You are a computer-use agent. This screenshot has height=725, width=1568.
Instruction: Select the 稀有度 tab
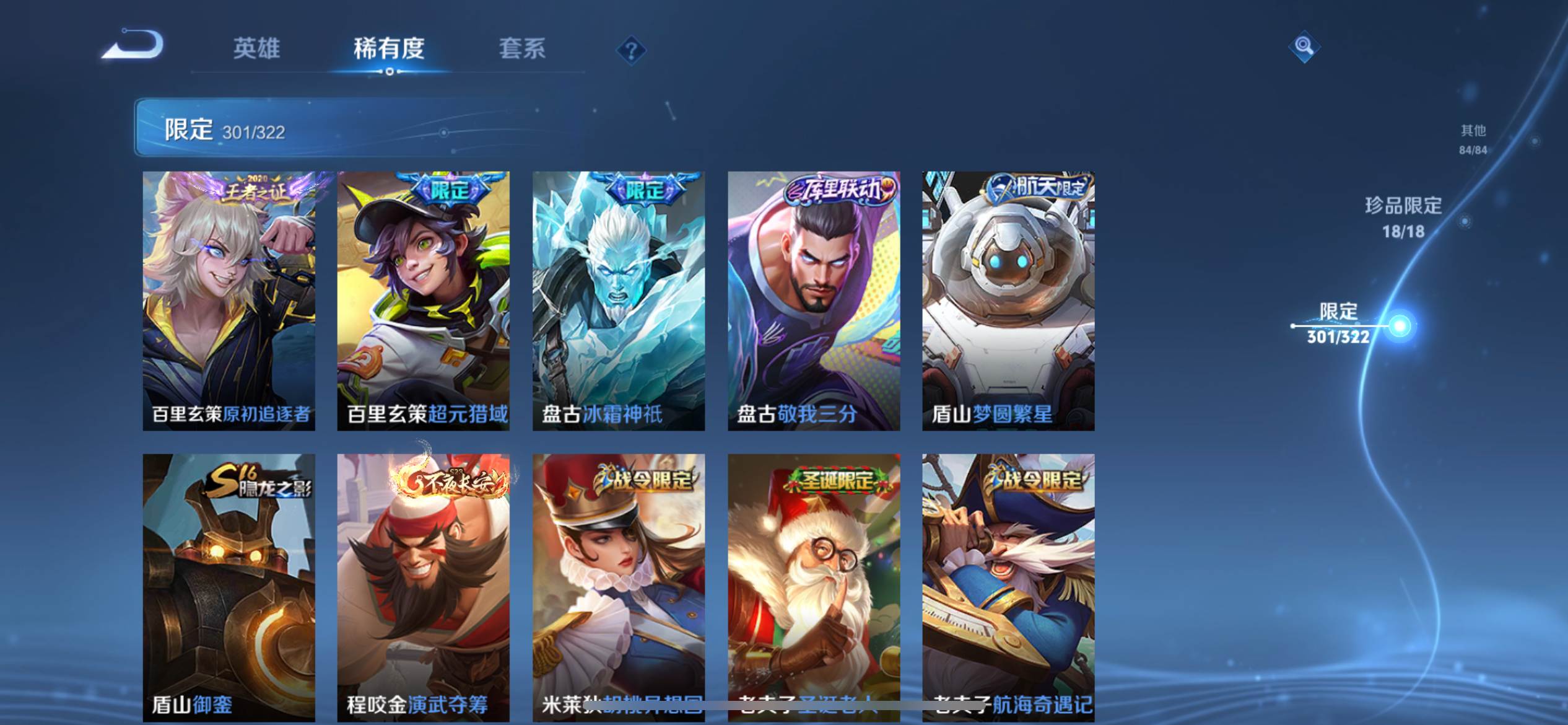tap(389, 48)
